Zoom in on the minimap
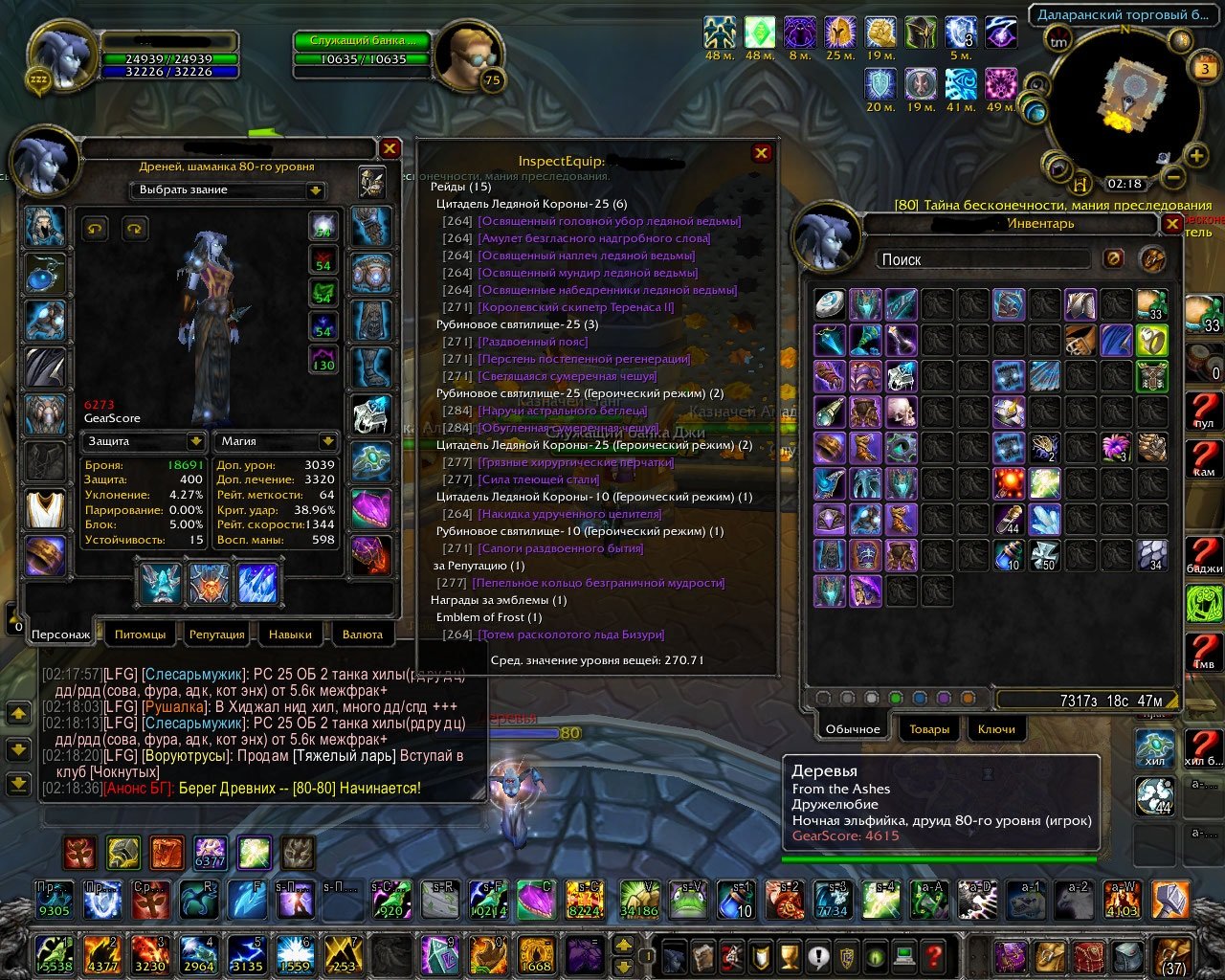1225x980 pixels. coord(1196,155)
